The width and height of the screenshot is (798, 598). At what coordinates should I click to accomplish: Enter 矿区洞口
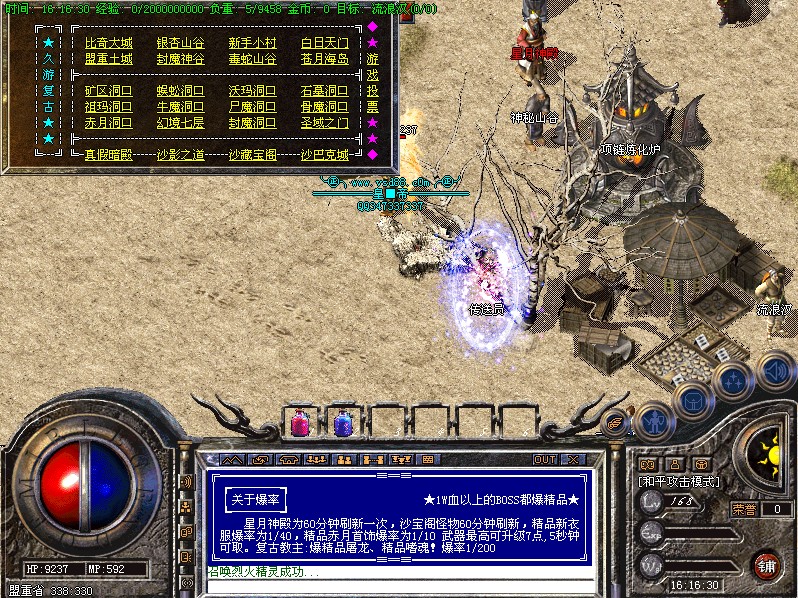[x=108, y=91]
